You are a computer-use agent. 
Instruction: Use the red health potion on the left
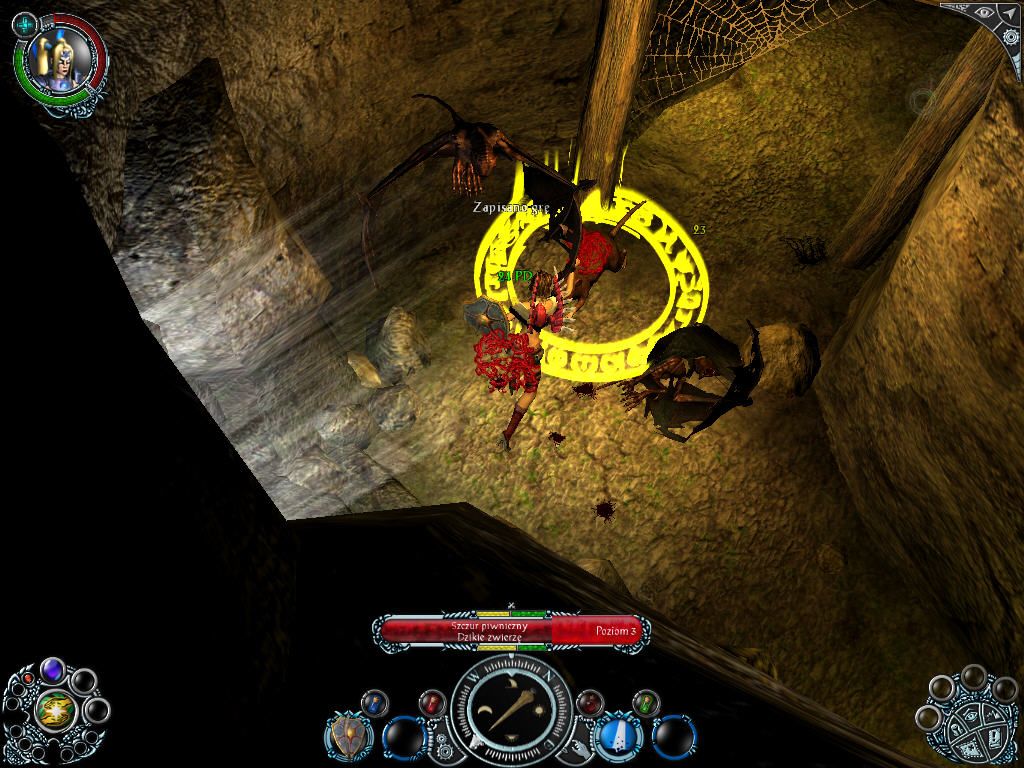click(x=430, y=702)
